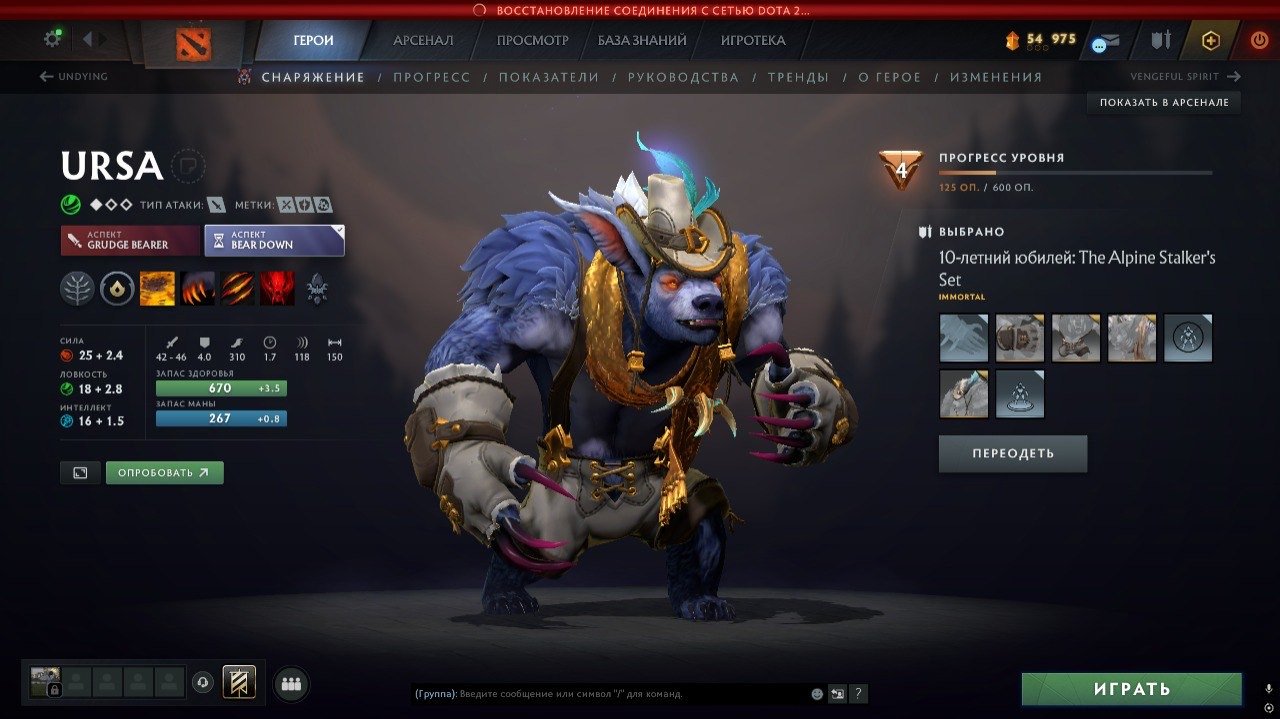The image size is (1280, 719).
Task: Switch to the ТРЕНДЫ section
Action: 798,77
